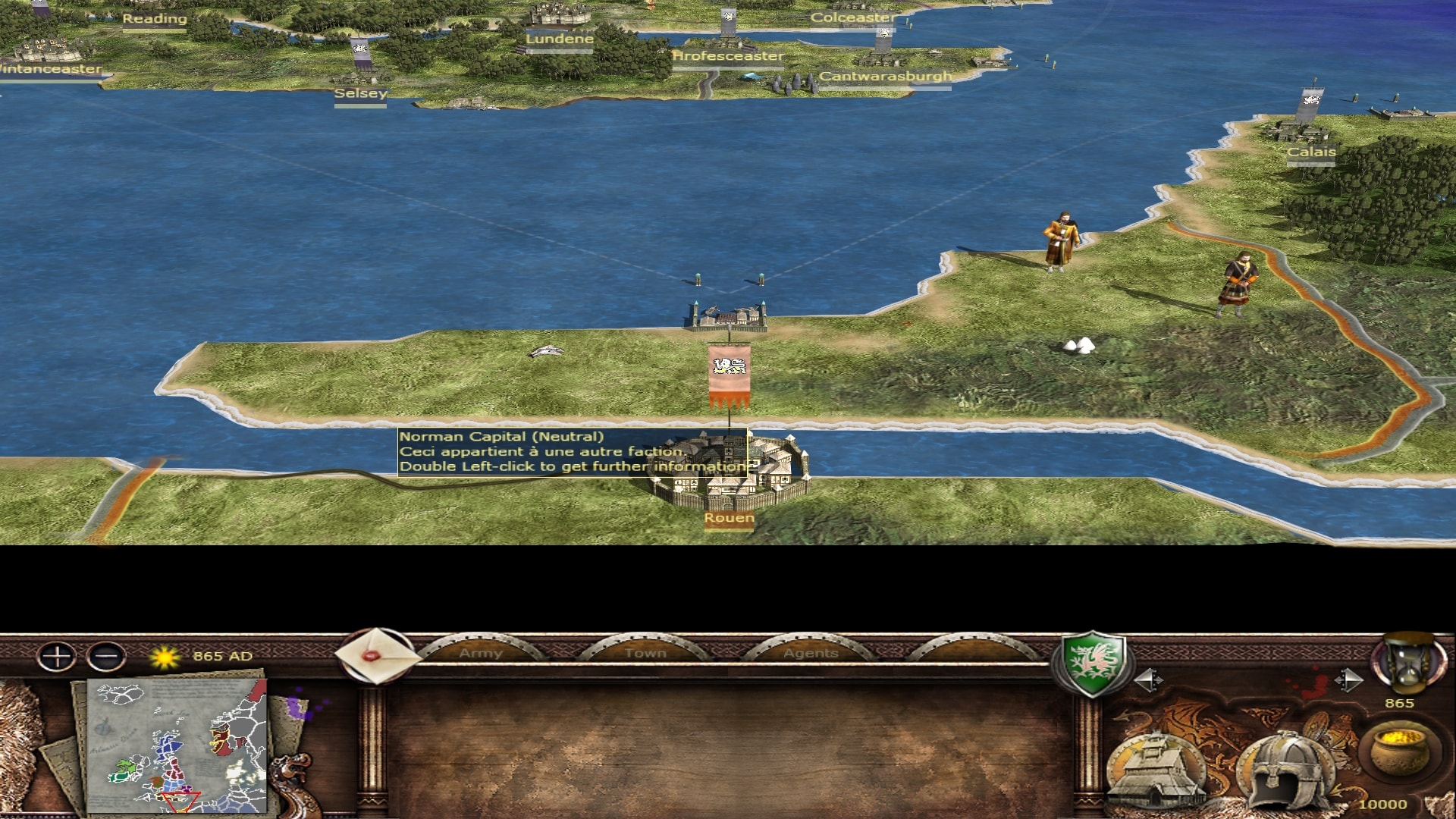Switch to the Agents tab

click(811, 652)
